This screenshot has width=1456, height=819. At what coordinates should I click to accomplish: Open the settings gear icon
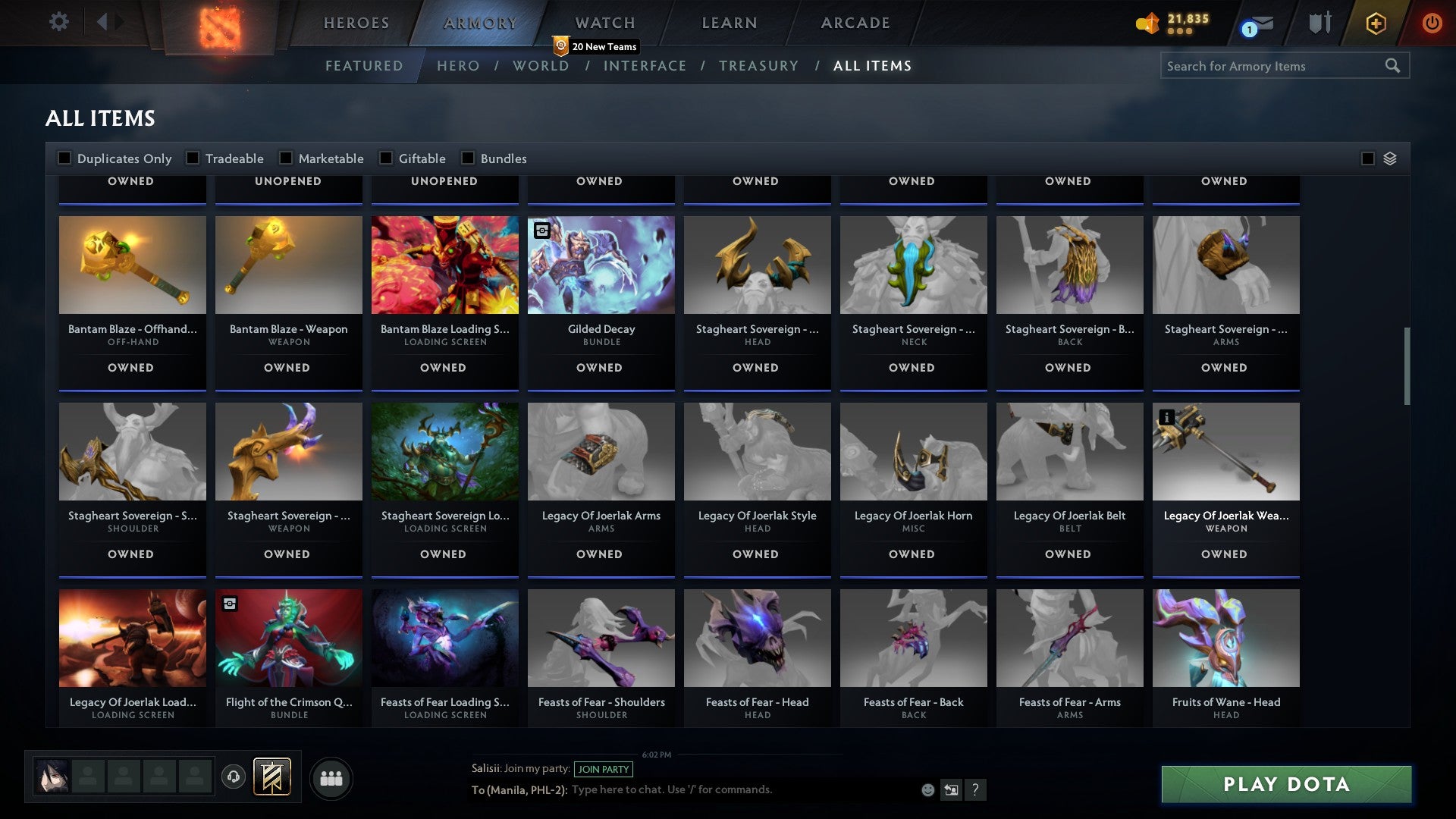click(58, 23)
